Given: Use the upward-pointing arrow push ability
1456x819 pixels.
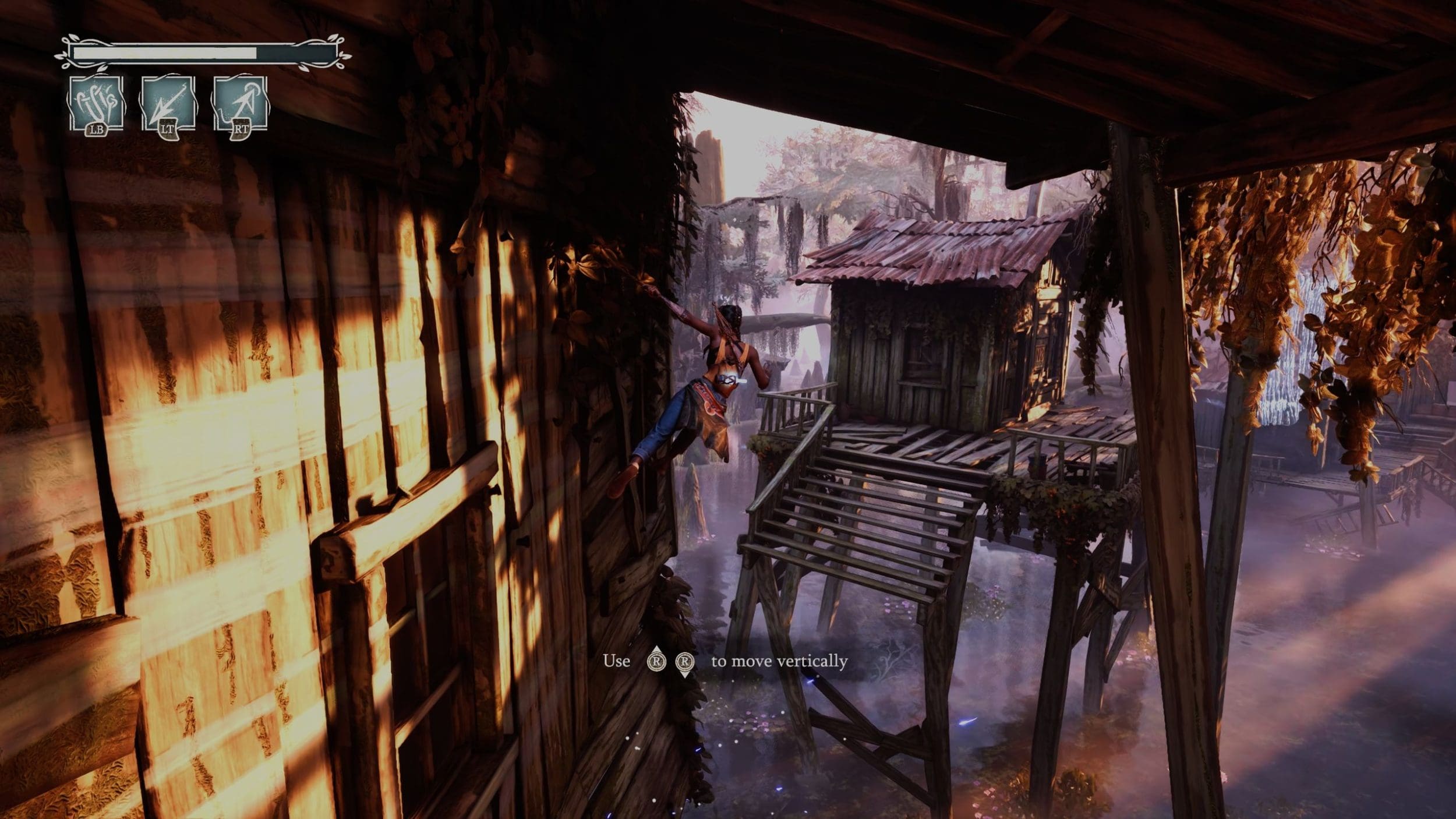Looking at the screenshot, I should tap(241, 105).
